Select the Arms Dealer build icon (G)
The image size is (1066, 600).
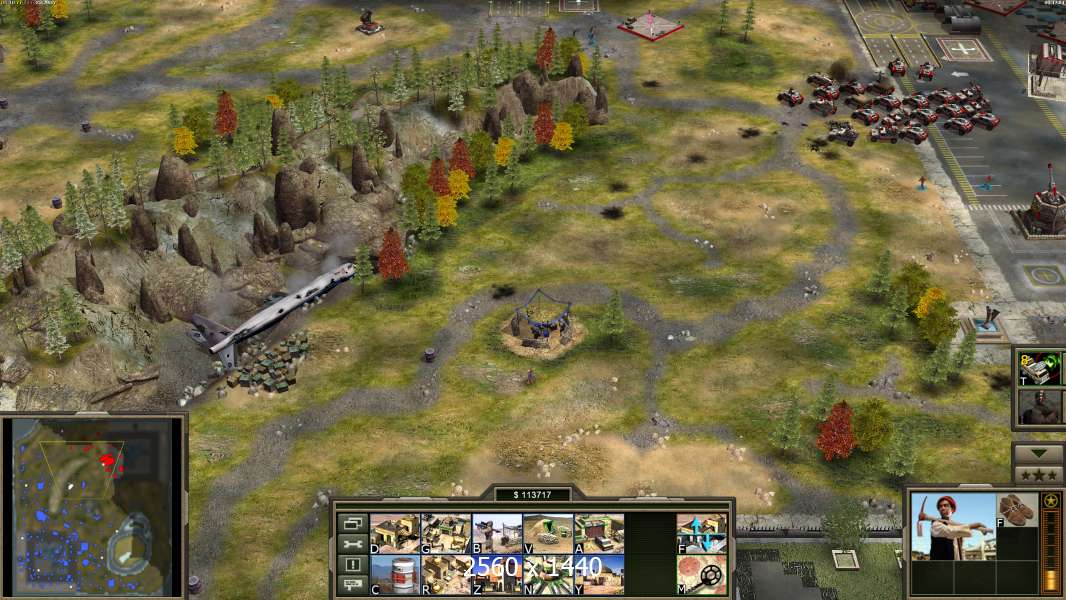pyautogui.click(x=445, y=533)
